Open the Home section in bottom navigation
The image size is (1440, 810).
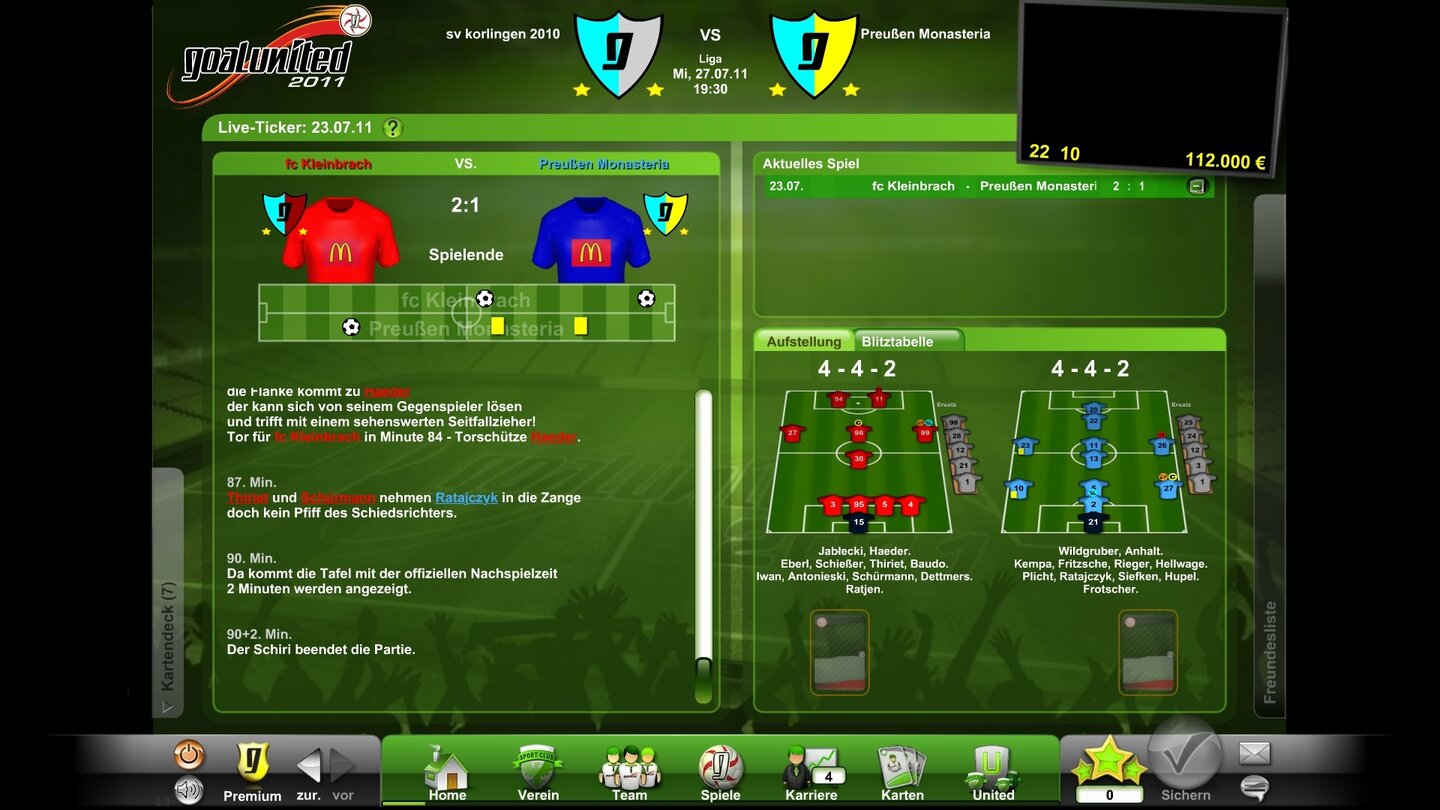click(x=447, y=770)
